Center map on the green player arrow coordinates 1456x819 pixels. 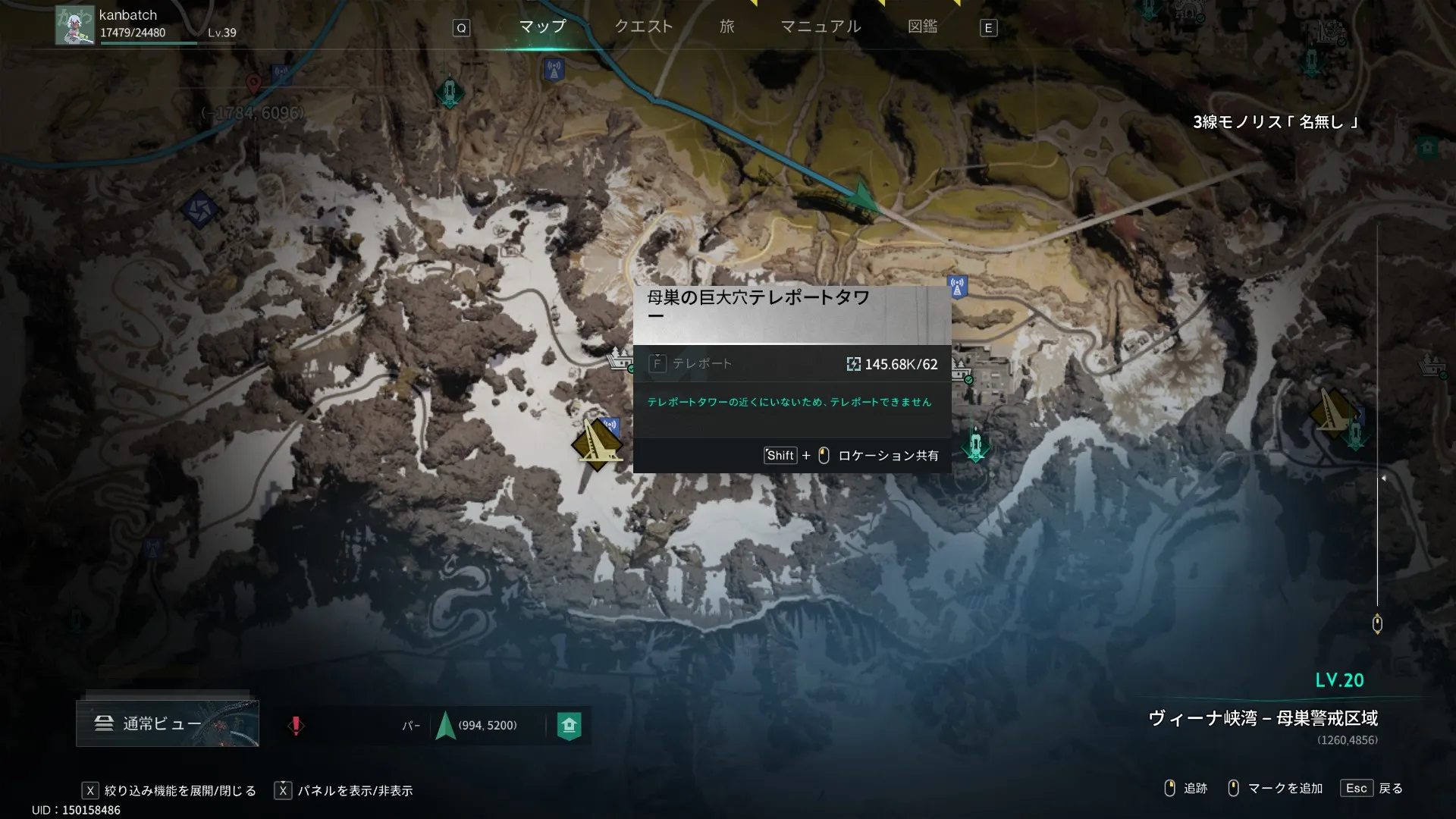pyautogui.click(x=446, y=726)
